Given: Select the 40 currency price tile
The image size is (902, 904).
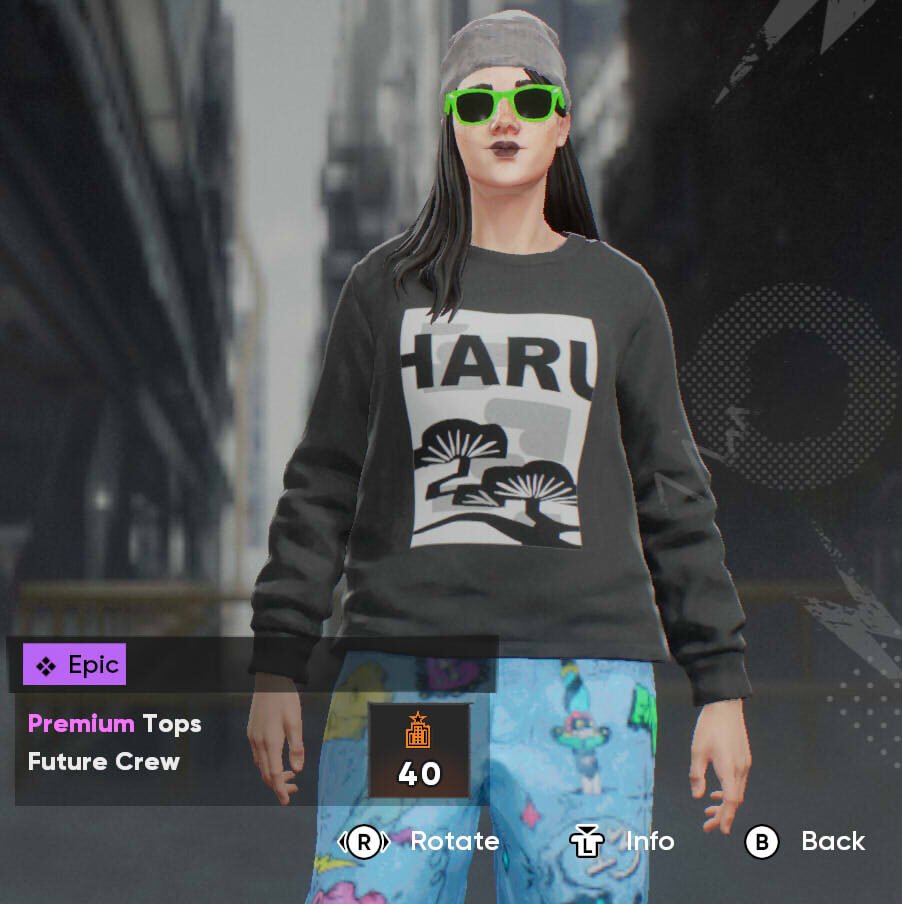Looking at the screenshot, I should pyautogui.click(x=419, y=750).
